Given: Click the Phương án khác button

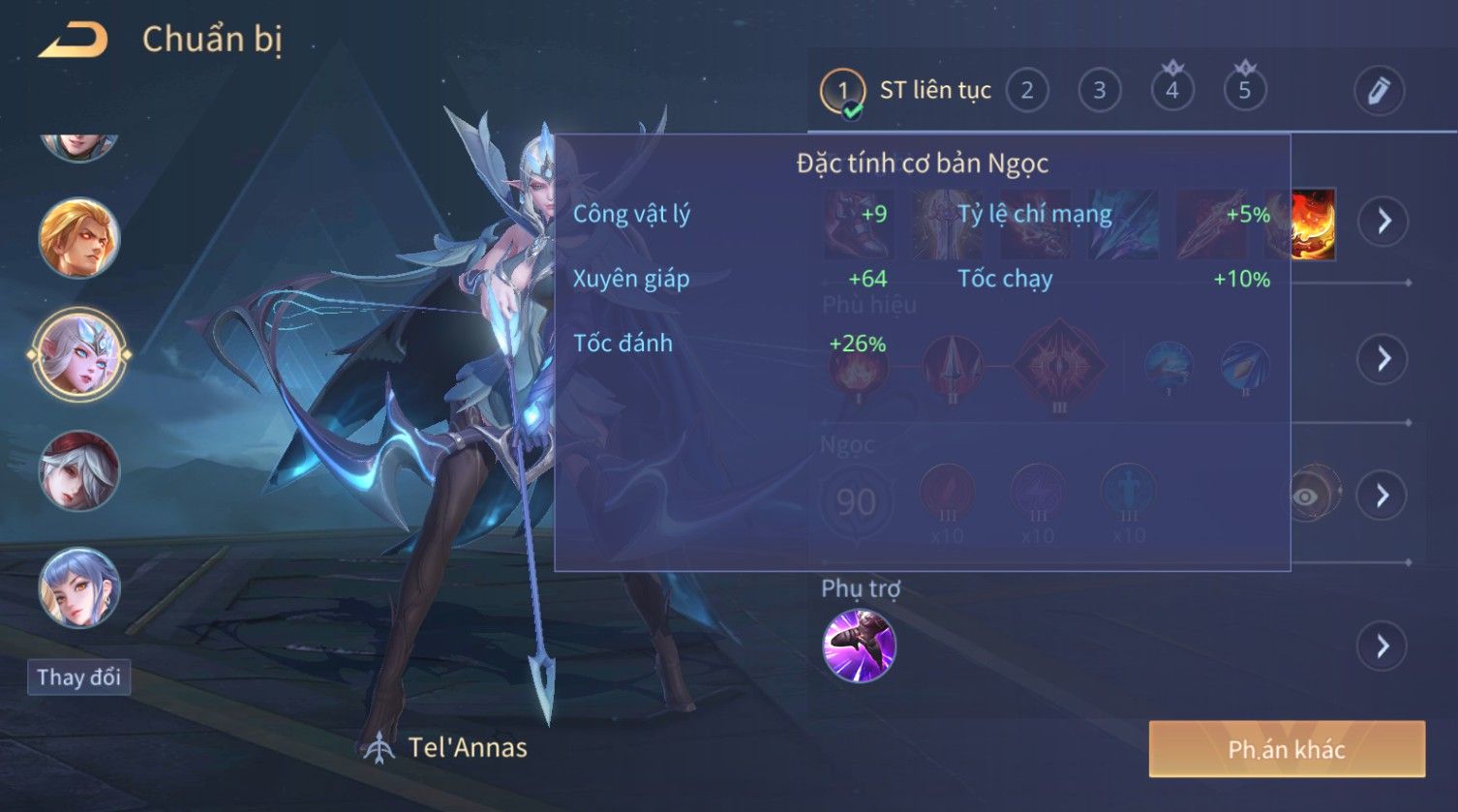Looking at the screenshot, I should pos(1287,749).
